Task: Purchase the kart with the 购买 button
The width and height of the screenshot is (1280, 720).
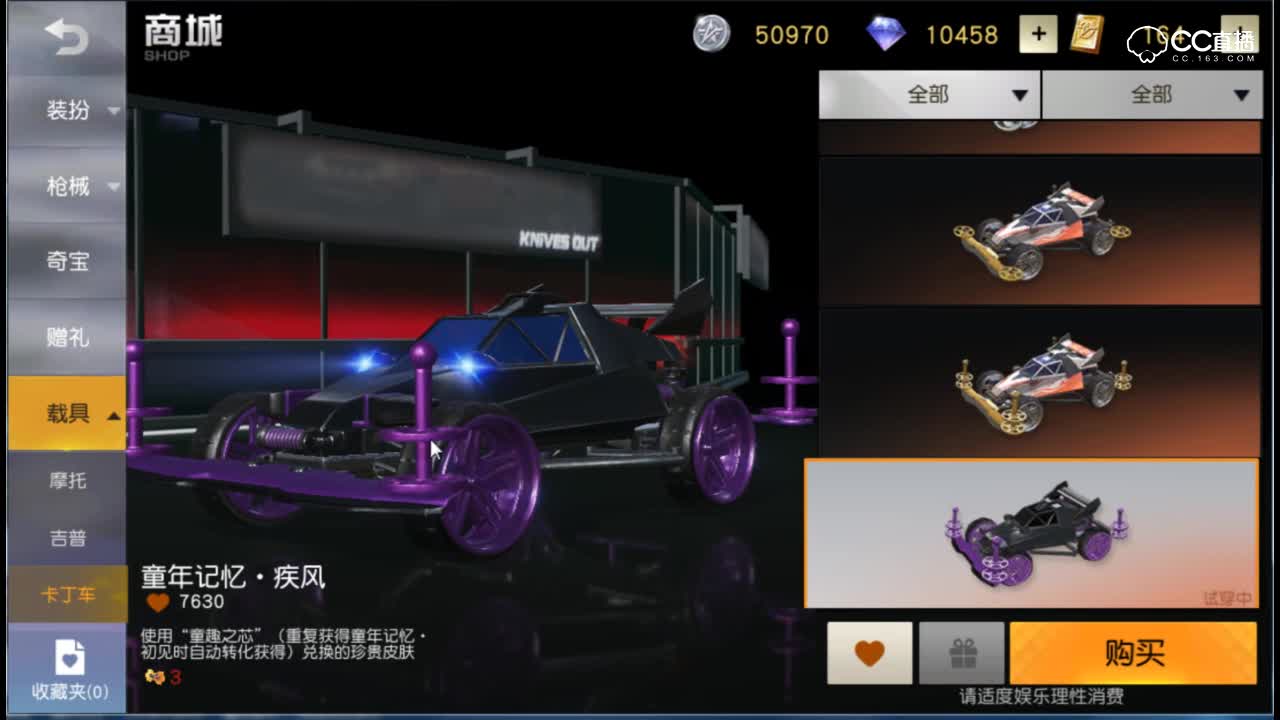Action: tap(1135, 651)
